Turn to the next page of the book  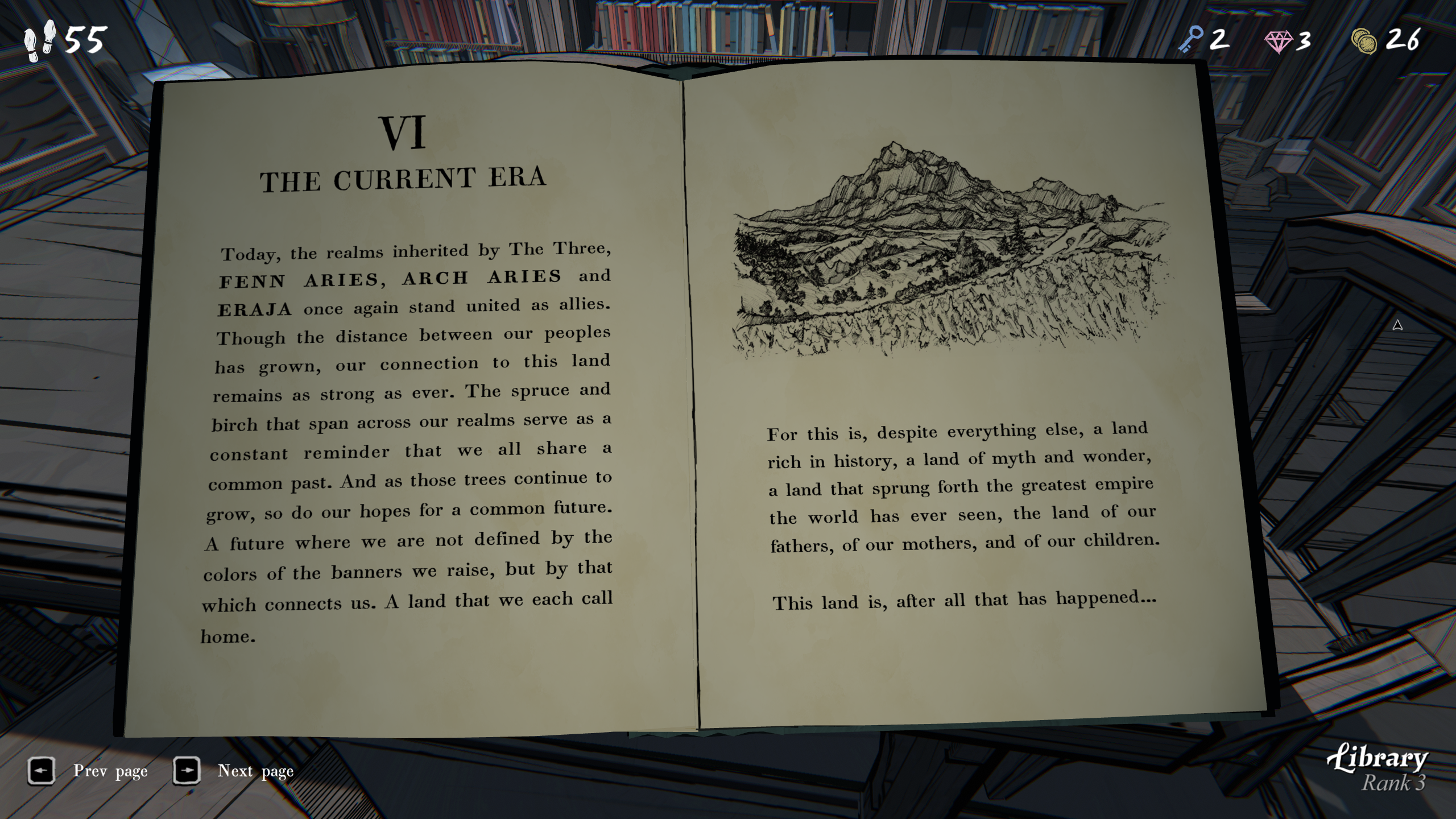point(187,771)
